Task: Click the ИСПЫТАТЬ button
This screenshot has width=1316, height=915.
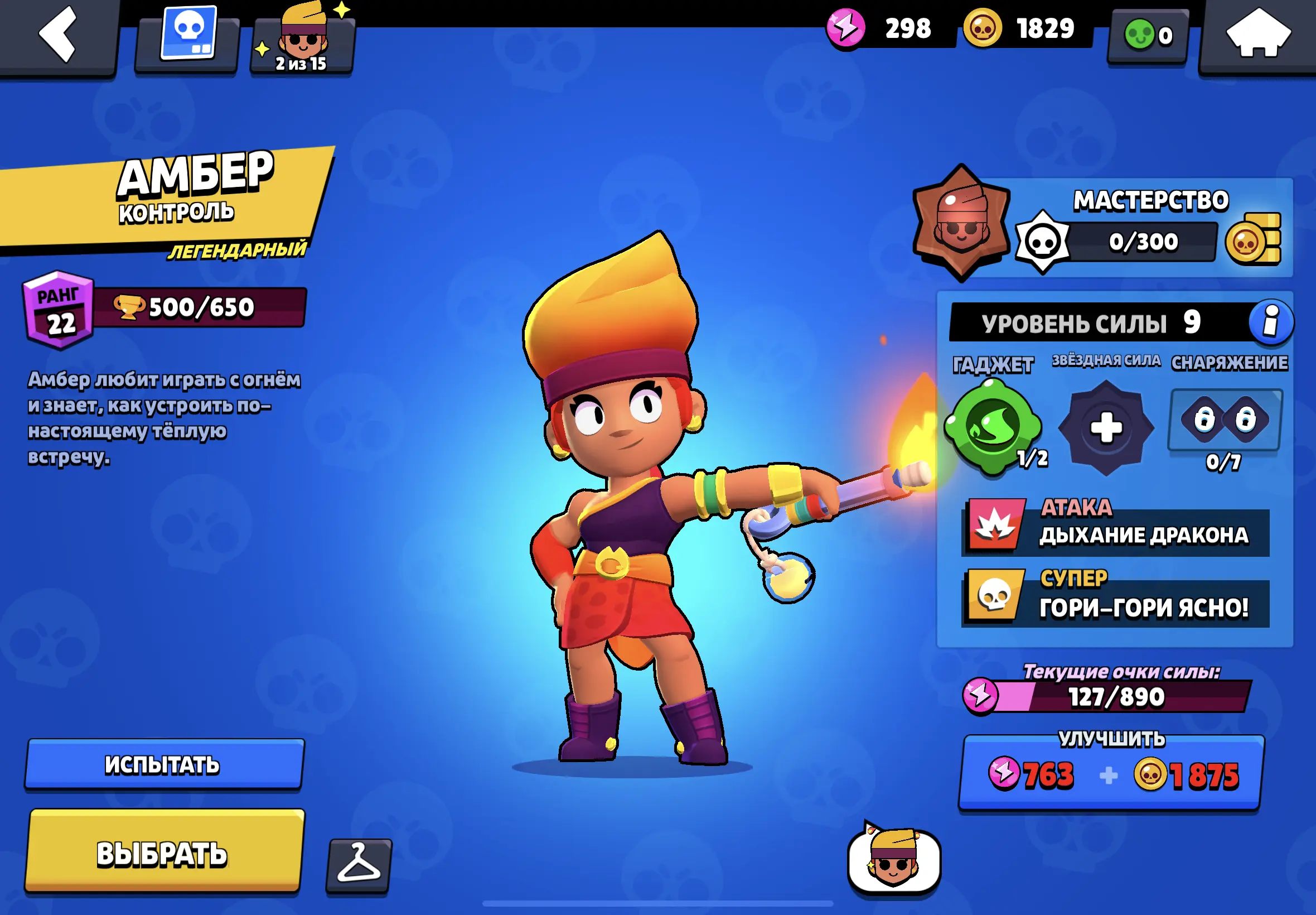Action: click(x=164, y=764)
